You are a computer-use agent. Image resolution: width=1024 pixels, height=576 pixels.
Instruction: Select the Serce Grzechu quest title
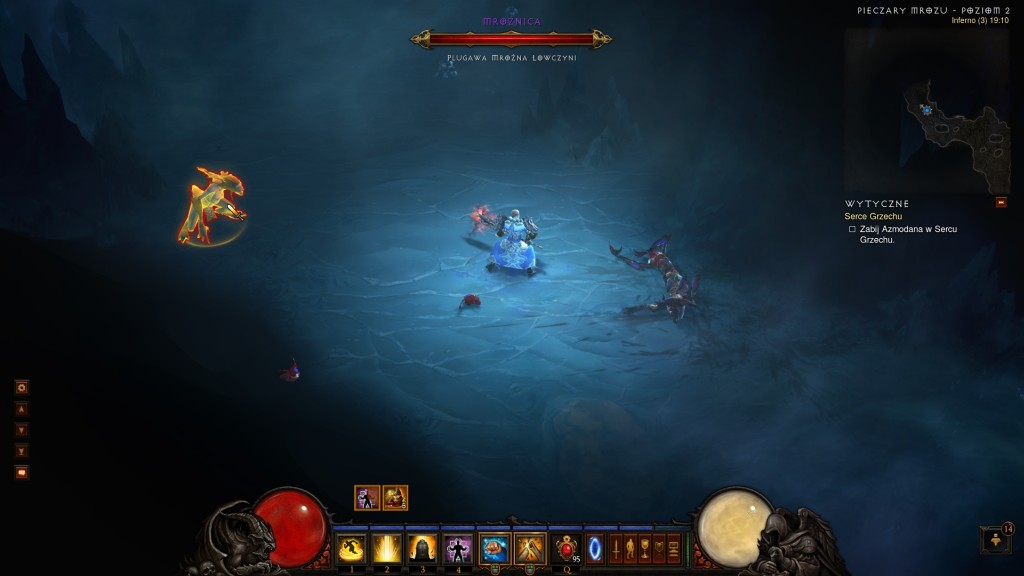click(875, 216)
